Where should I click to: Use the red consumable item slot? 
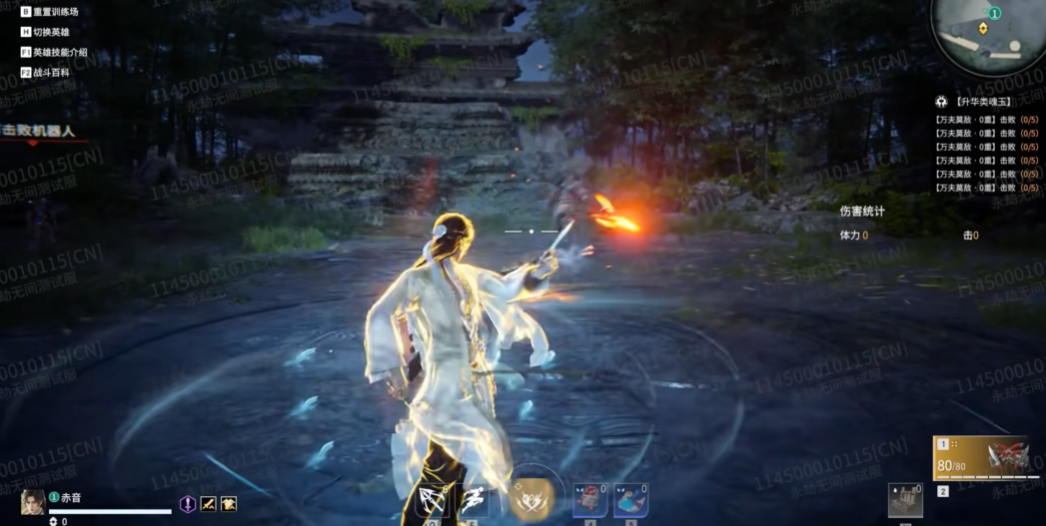[590, 499]
